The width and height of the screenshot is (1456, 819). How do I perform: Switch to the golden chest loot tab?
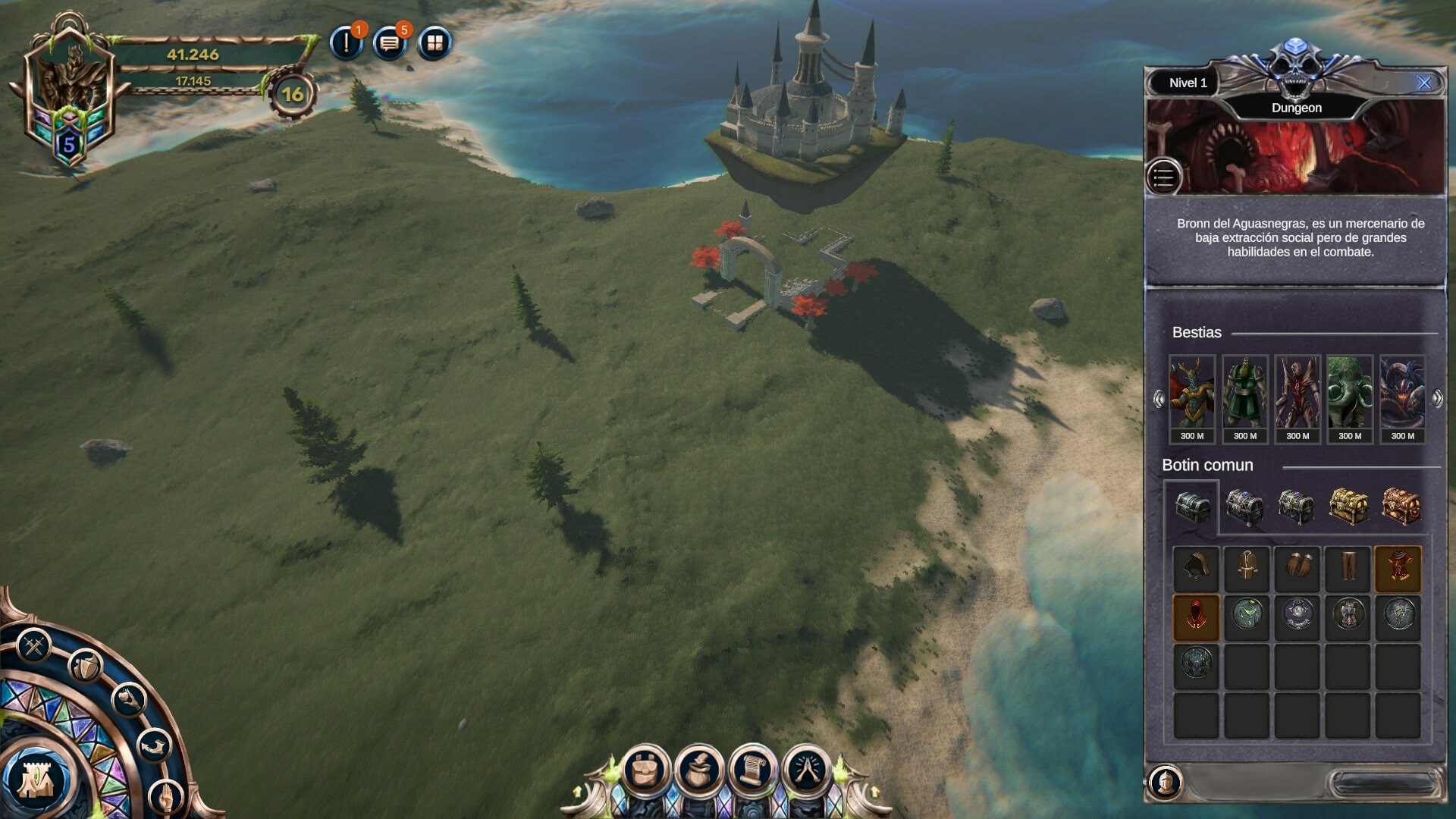1349,506
